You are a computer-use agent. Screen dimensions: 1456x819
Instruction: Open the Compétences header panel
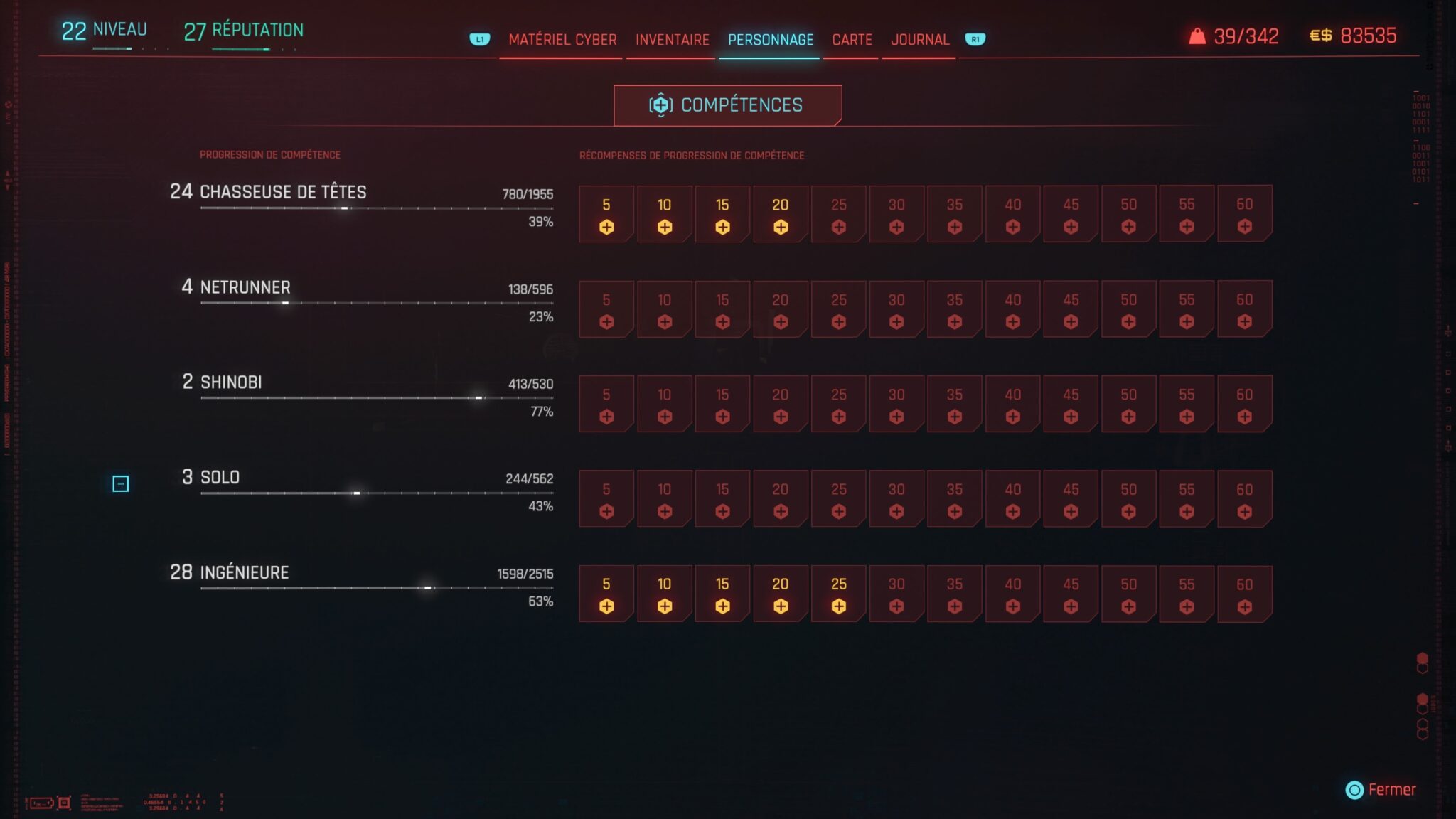tap(727, 105)
